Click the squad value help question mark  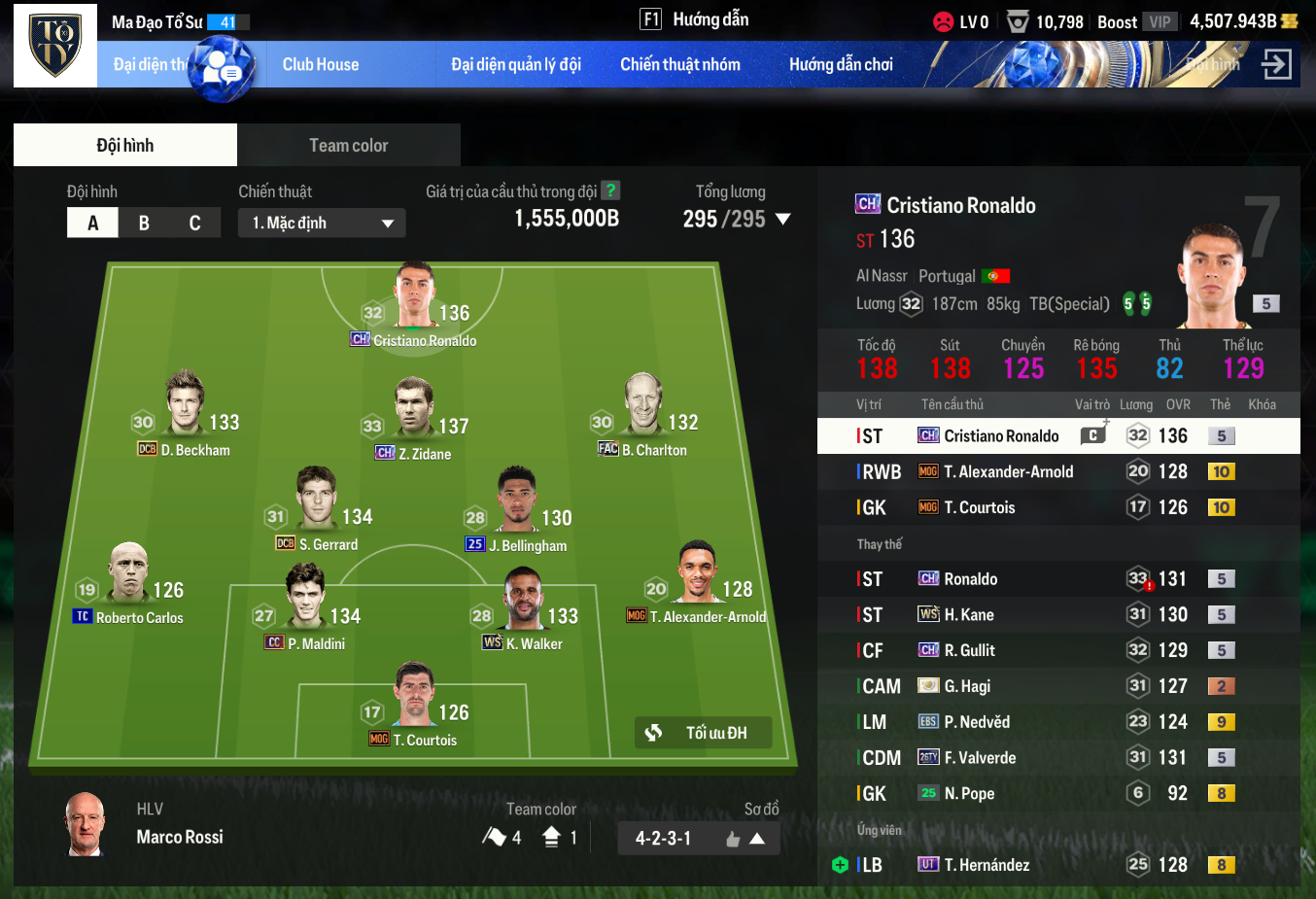pyautogui.click(x=610, y=191)
